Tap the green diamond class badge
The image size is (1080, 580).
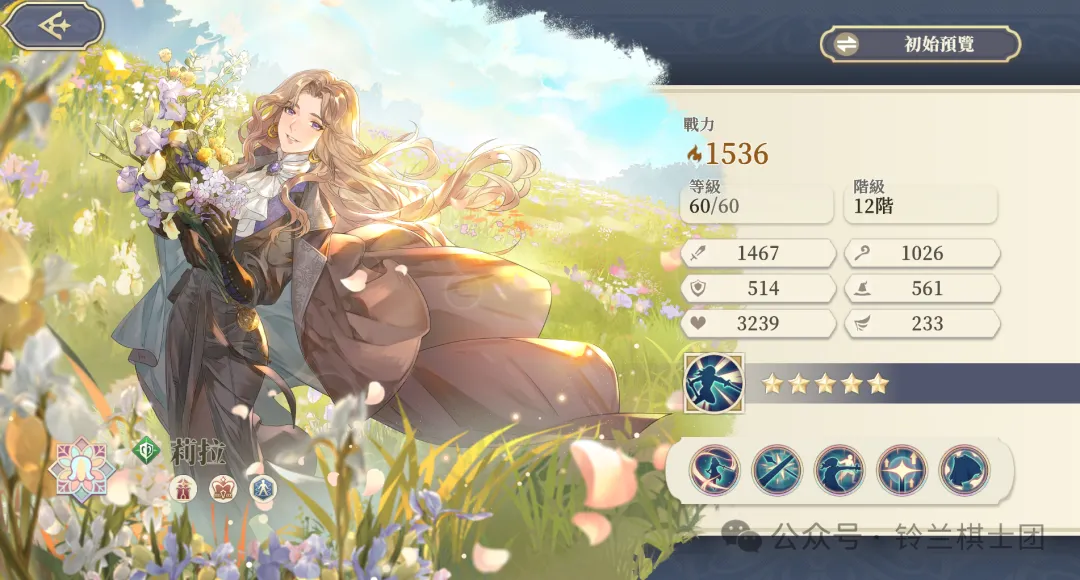(x=146, y=451)
